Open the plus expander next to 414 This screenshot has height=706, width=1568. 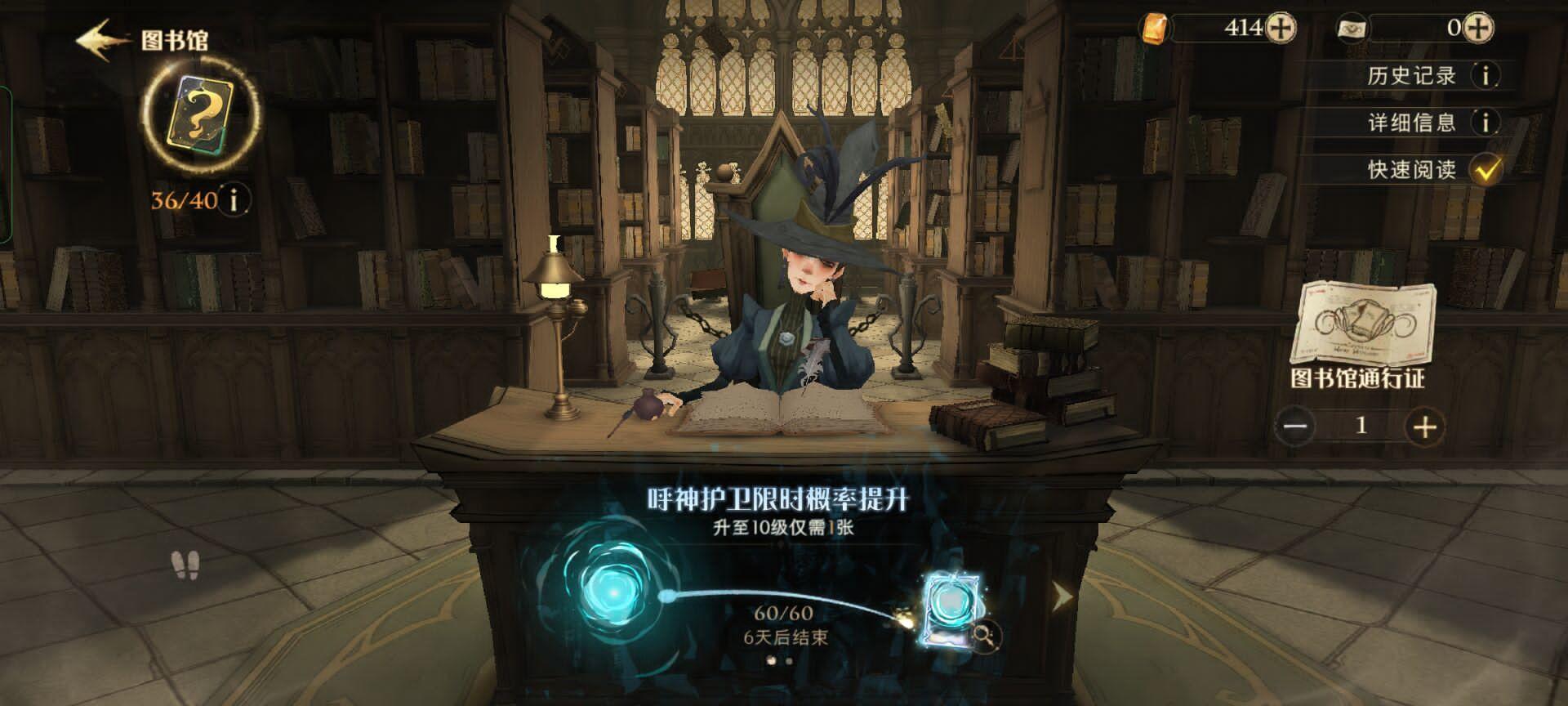1282,29
